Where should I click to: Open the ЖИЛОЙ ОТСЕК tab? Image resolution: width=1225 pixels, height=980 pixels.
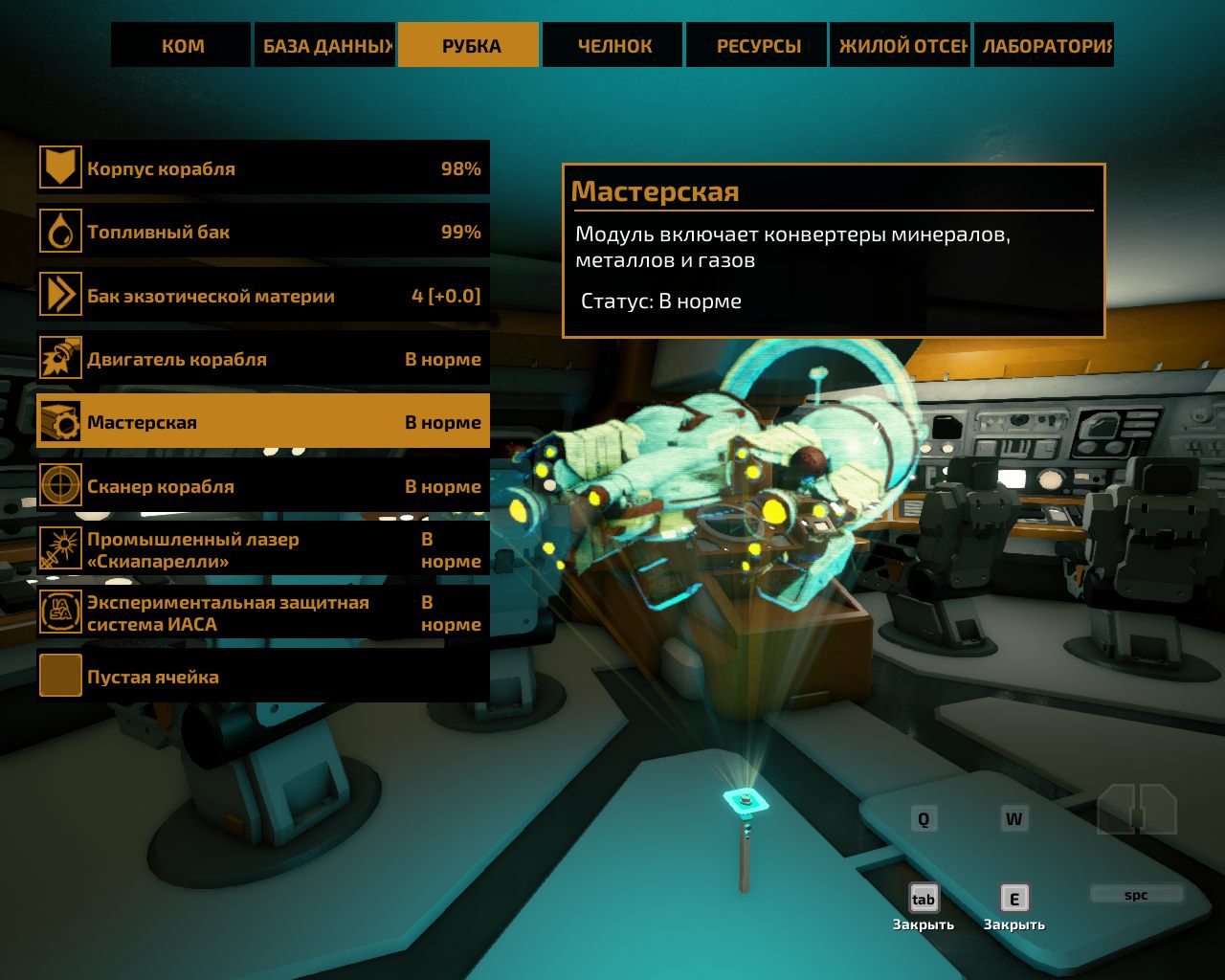pyautogui.click(x=901, y=45)
